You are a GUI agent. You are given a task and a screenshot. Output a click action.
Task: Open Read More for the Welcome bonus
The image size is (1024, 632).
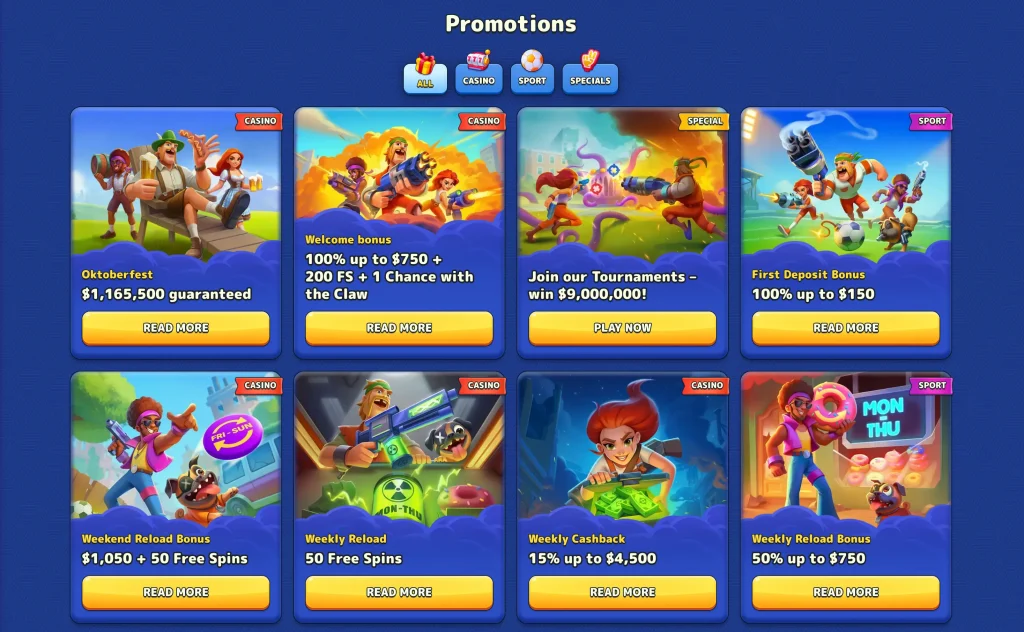(399, 328)
